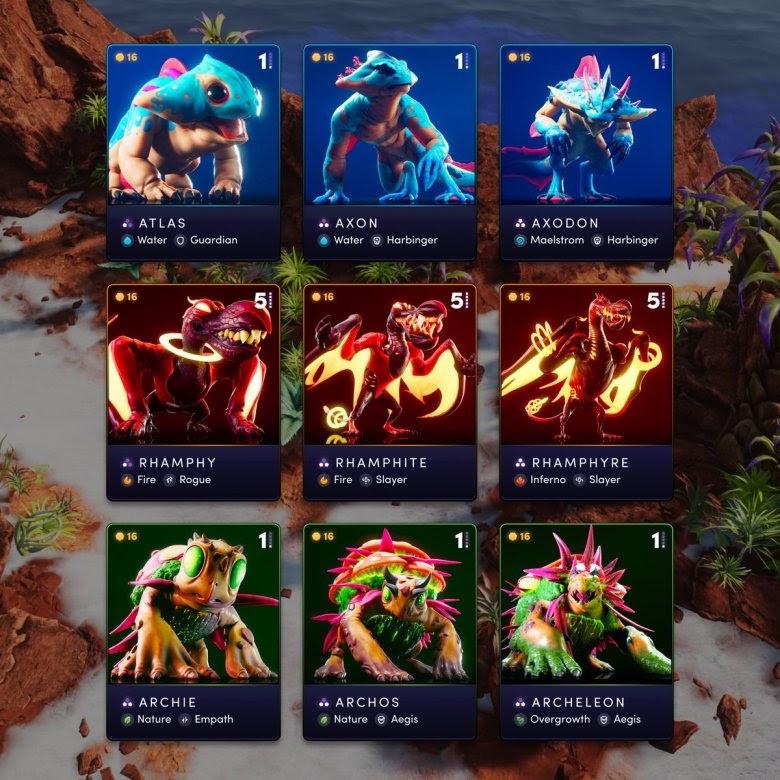Pick the Archeleon Overgrowth card
Image resolution: width=780 pixels, height=780 pixels.
pos(586,631)
